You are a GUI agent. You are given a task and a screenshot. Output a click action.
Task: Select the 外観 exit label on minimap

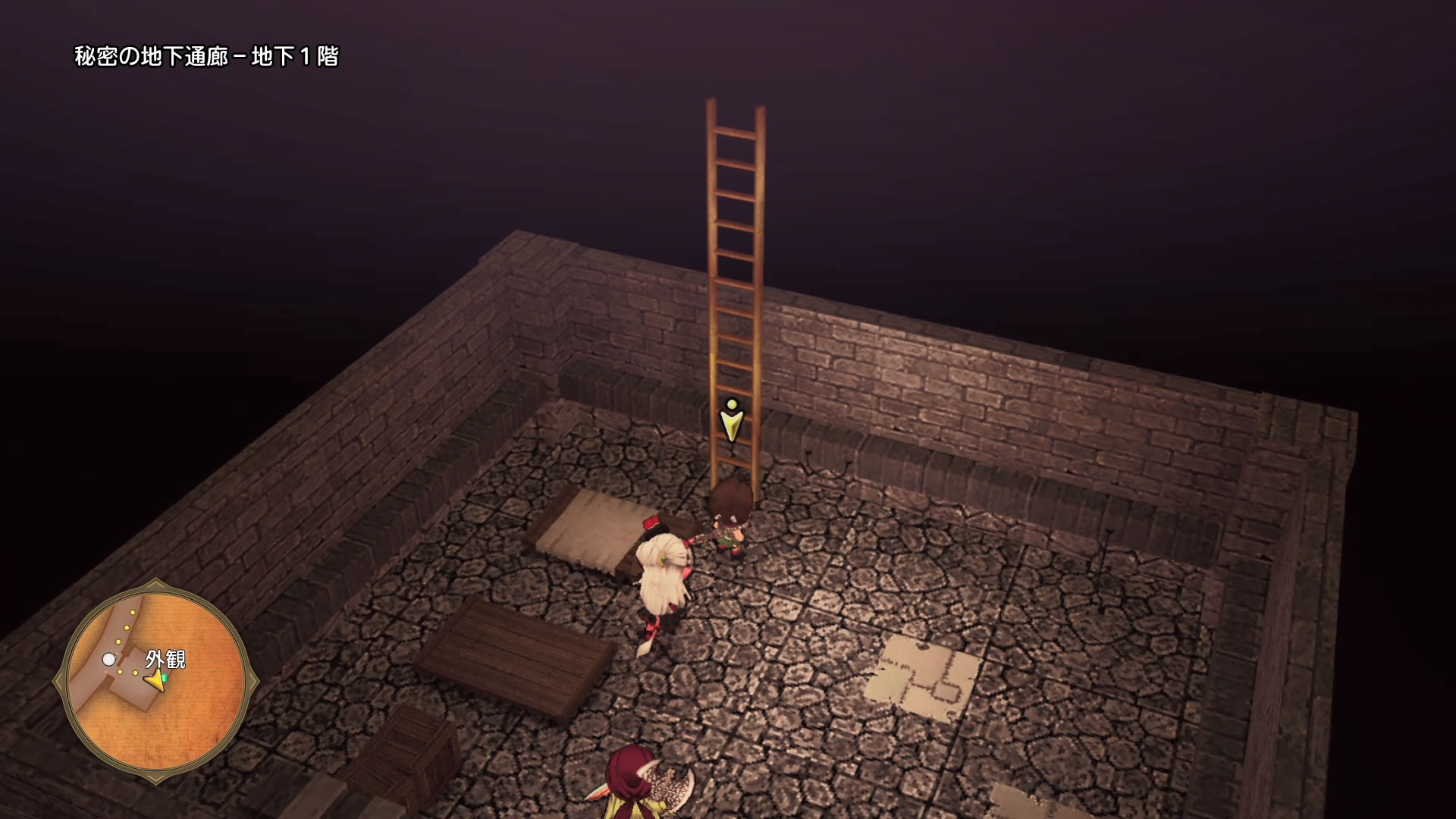(x=165, y=659)
